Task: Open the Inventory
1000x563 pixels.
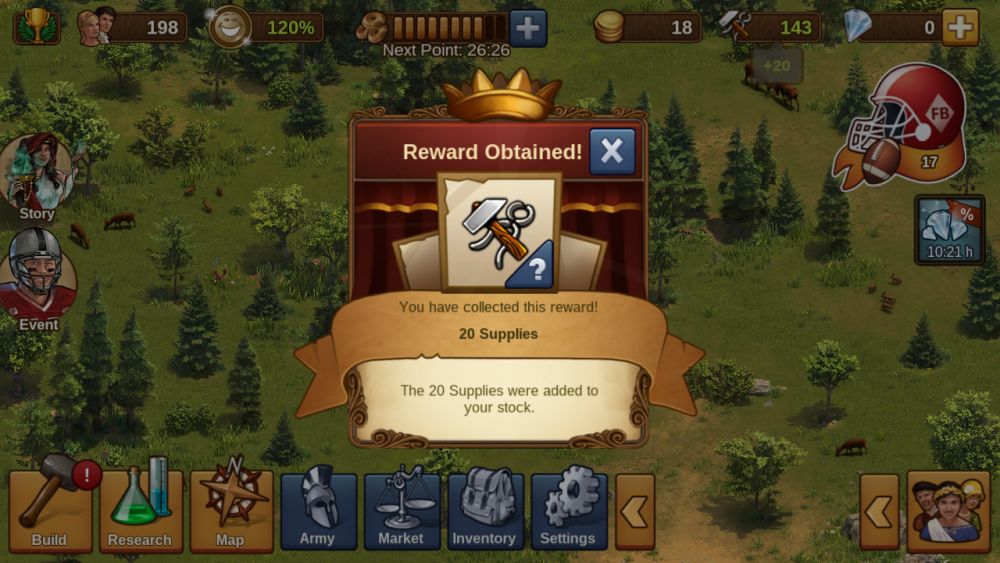Action: click(485, 510)
